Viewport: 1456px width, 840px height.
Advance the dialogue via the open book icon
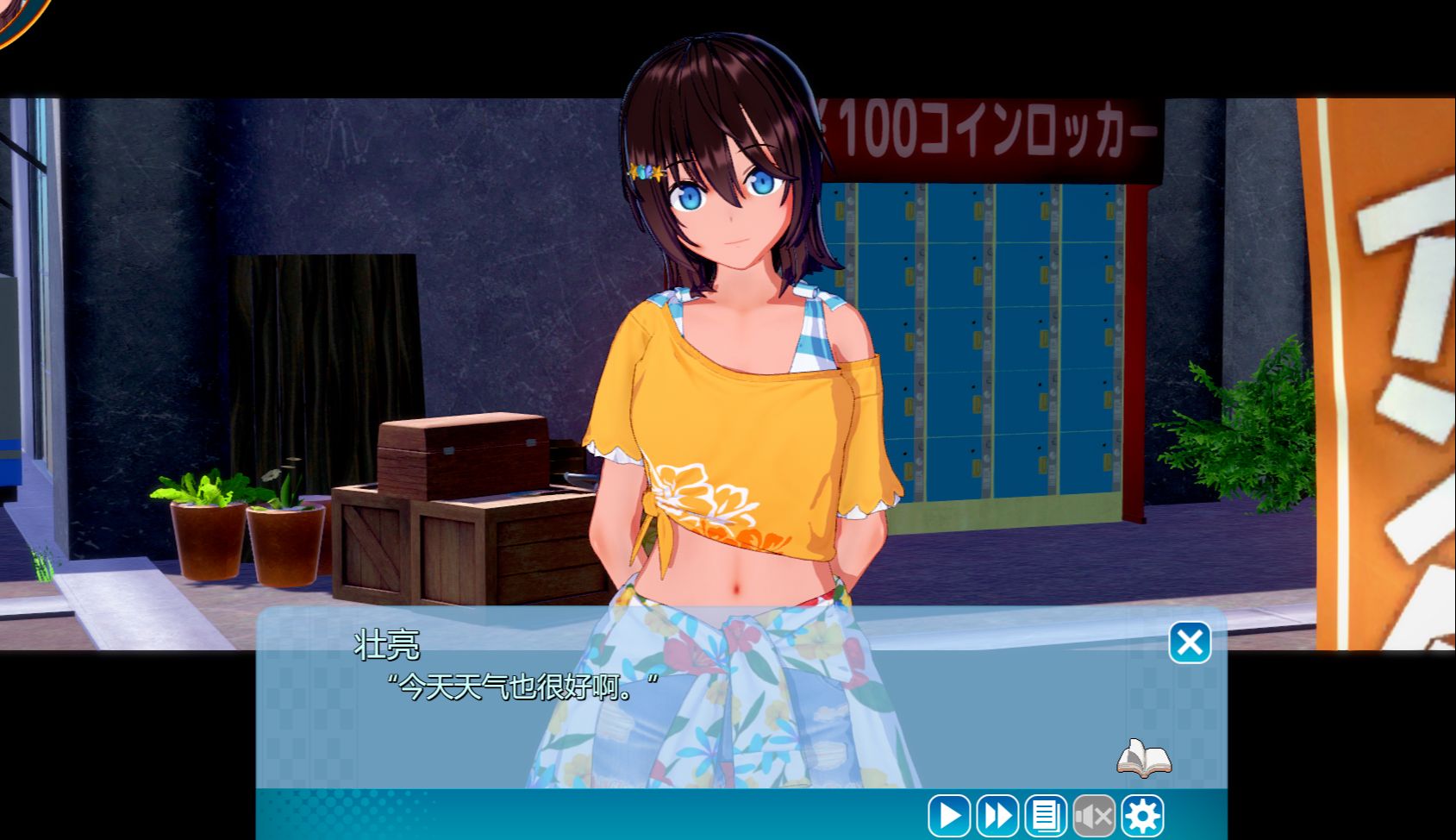tap(1144, 758)
